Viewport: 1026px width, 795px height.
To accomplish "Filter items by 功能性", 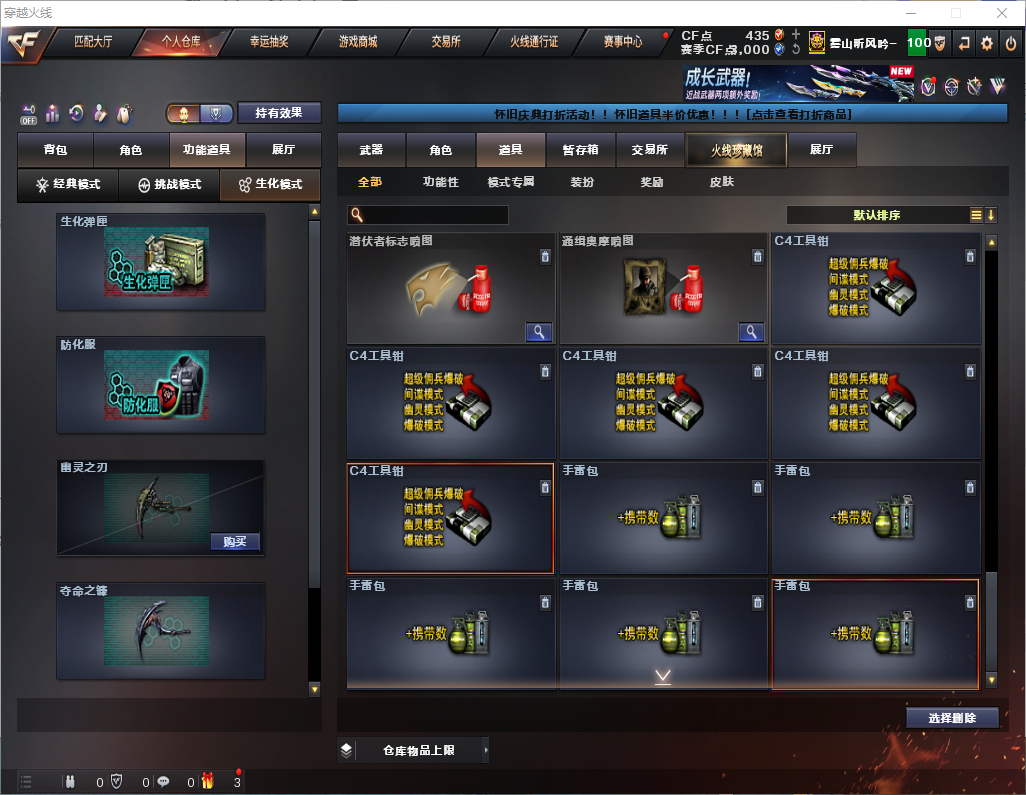I will click(440, 182).
